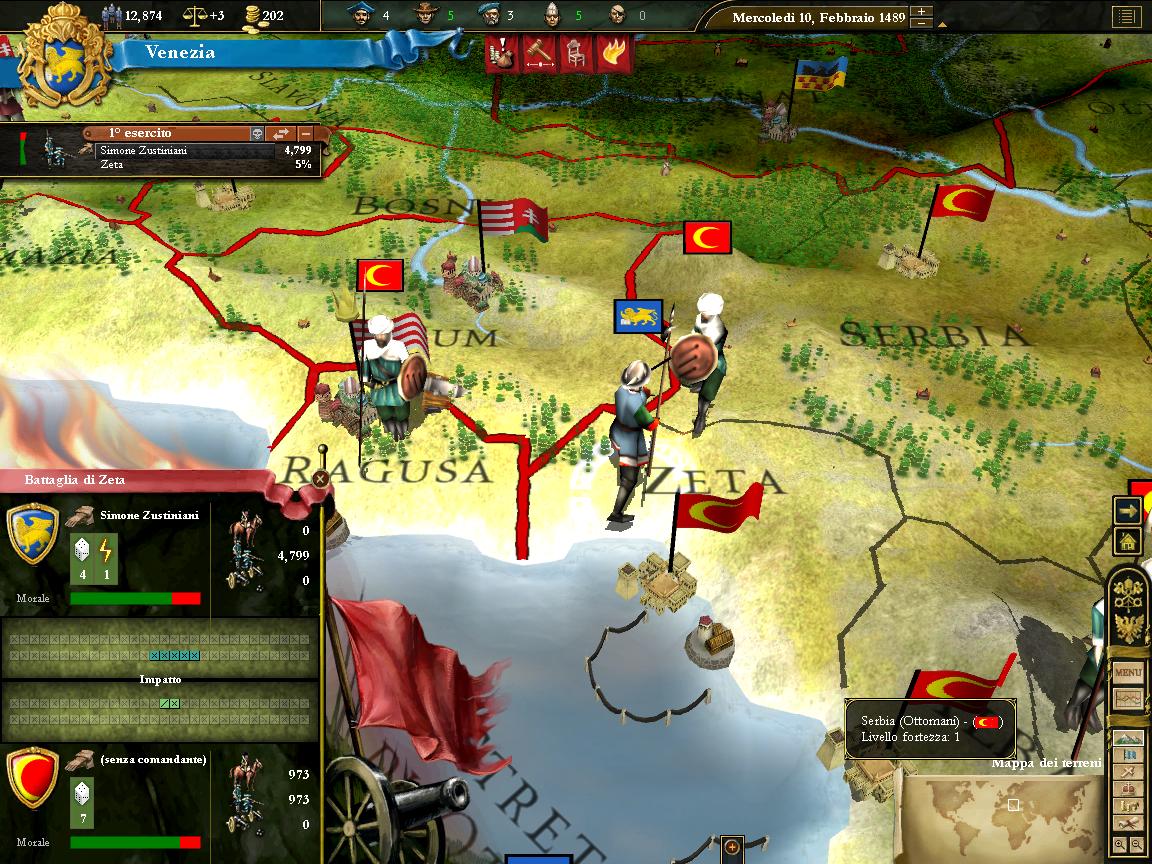Collapse army panel with the minus button
The height and width of the screenshot is (864, 1152).
[305, 134]
